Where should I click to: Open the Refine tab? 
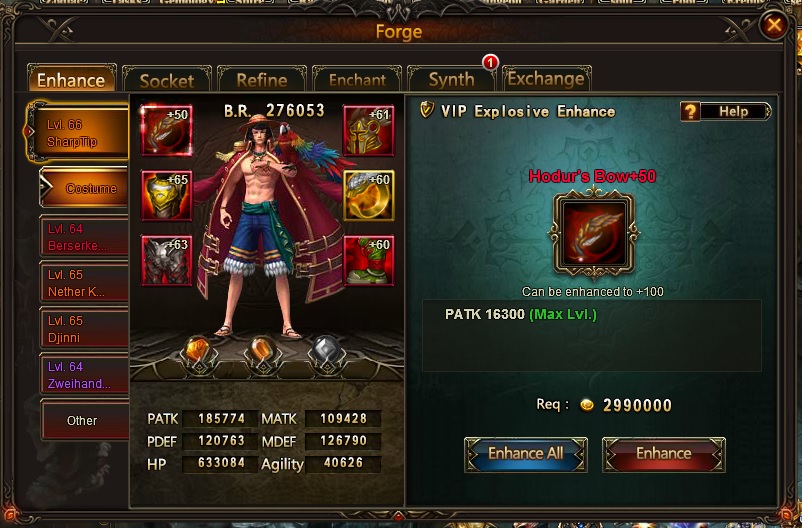coord(261,80)
